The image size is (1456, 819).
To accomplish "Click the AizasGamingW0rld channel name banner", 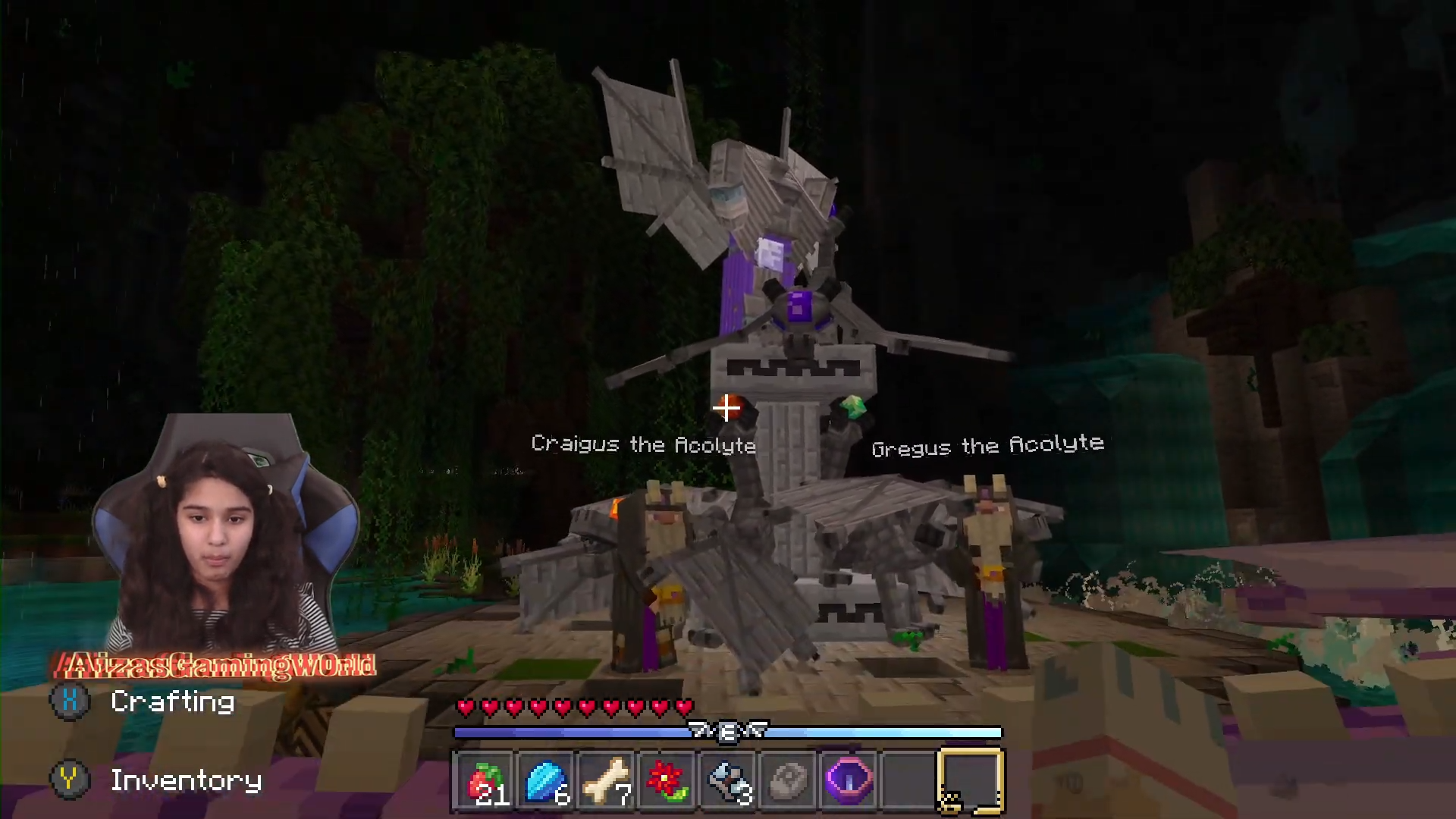I will click(215, 666).
